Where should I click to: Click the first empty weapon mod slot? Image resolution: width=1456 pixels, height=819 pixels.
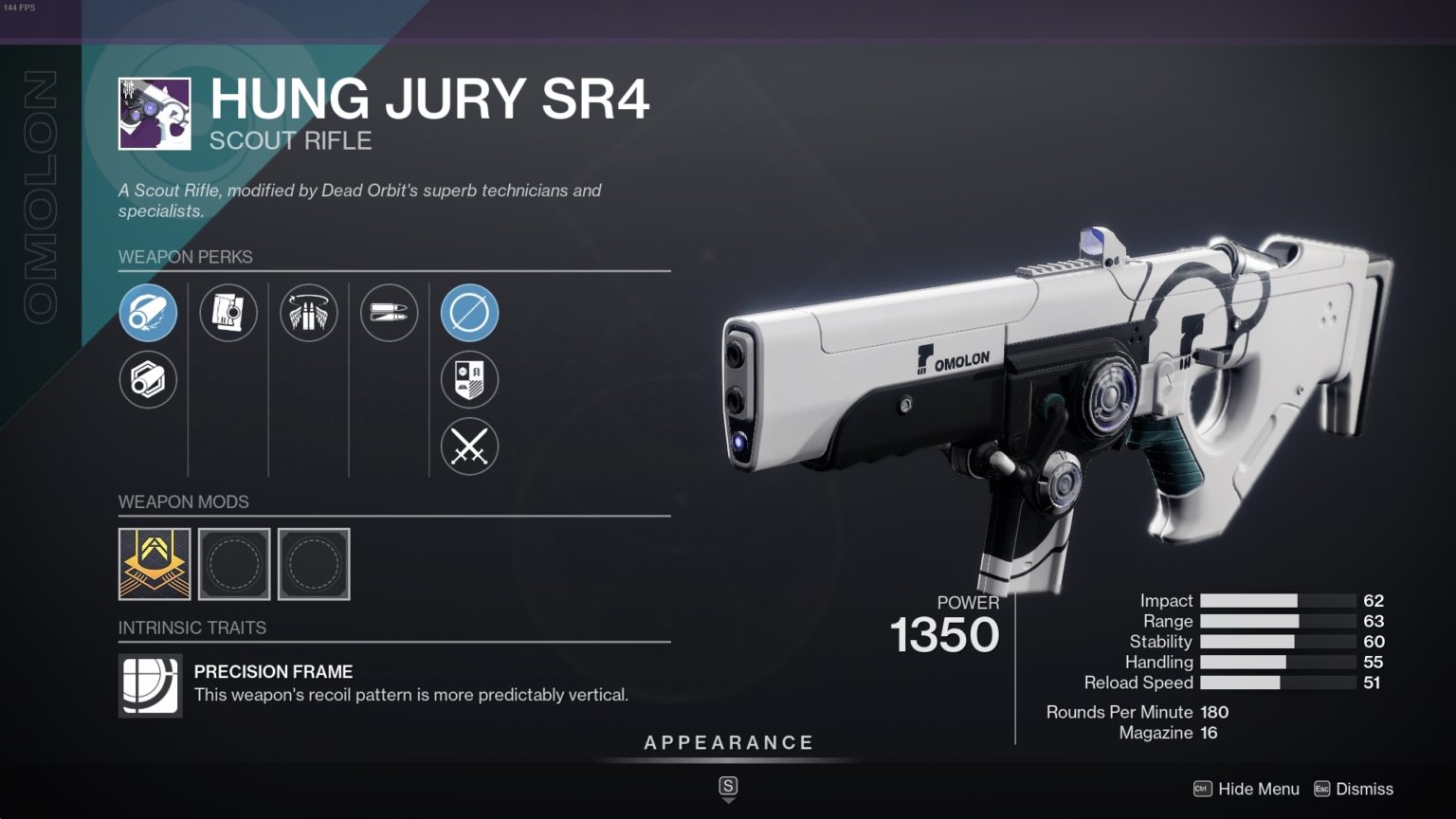click(x=234, y=563)
